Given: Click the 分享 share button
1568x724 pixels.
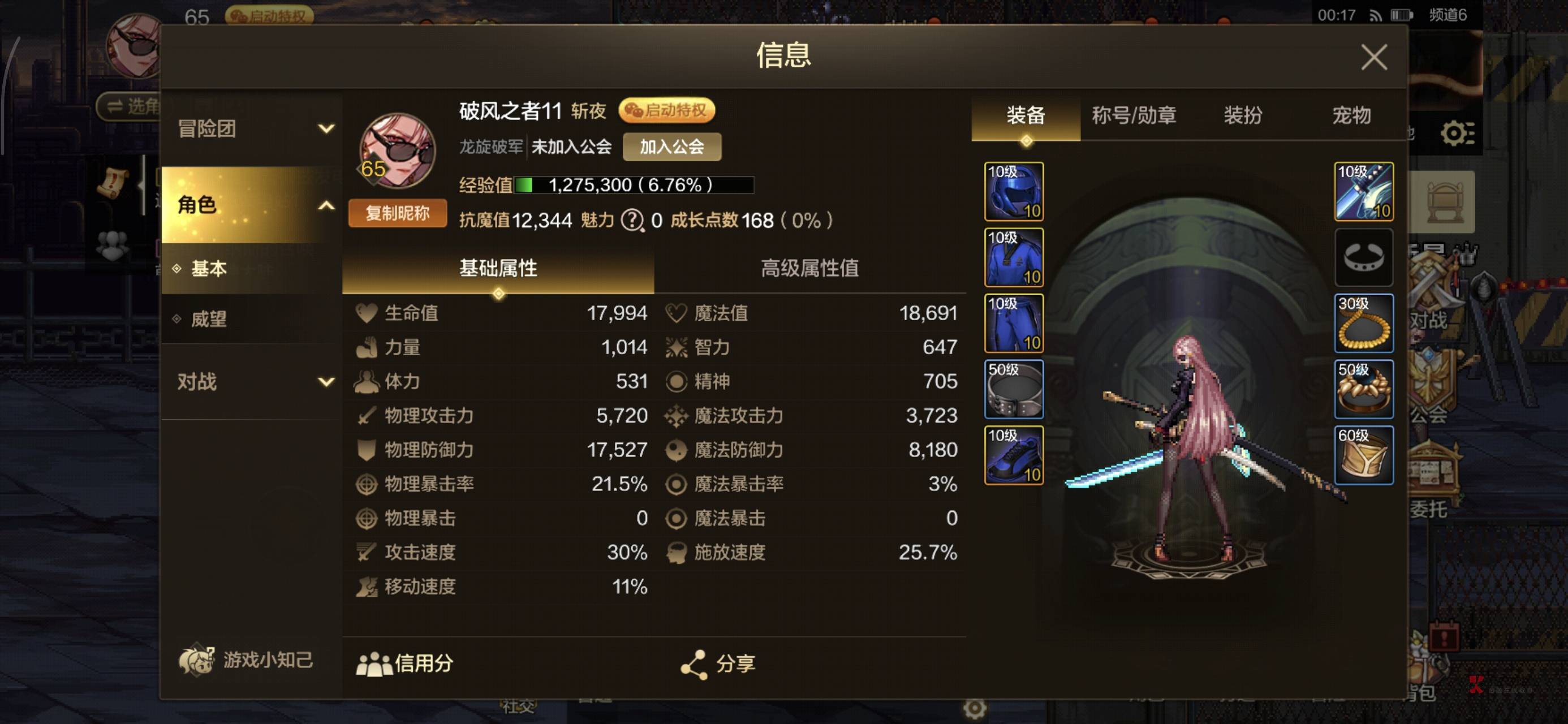Looking at the screenshot, I should (x=718, y=663).
